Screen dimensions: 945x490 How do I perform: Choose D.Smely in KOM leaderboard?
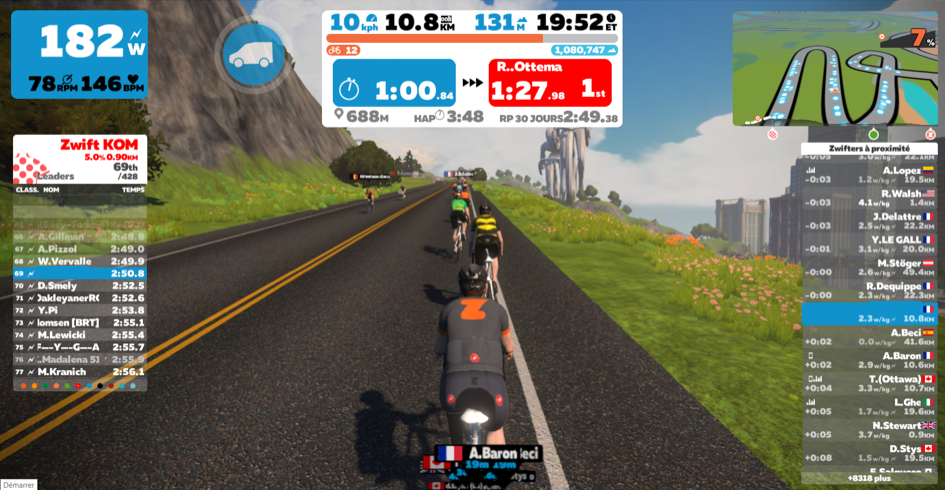80,286
